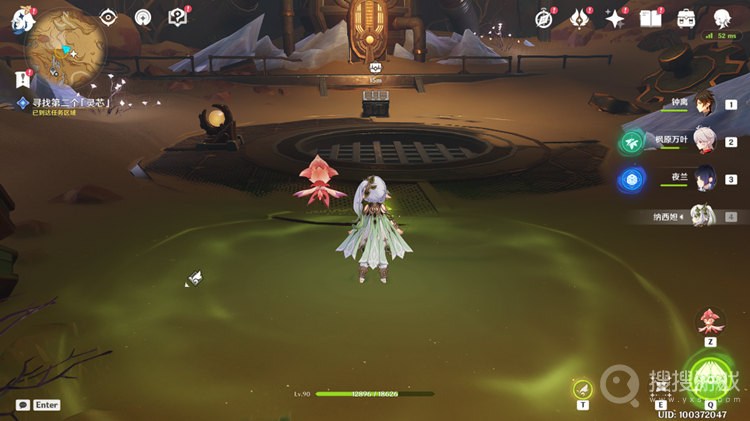This screenshot has width=750, height=421.
Task: Switch to party member 枫原万叶
Action: [706, 141]
